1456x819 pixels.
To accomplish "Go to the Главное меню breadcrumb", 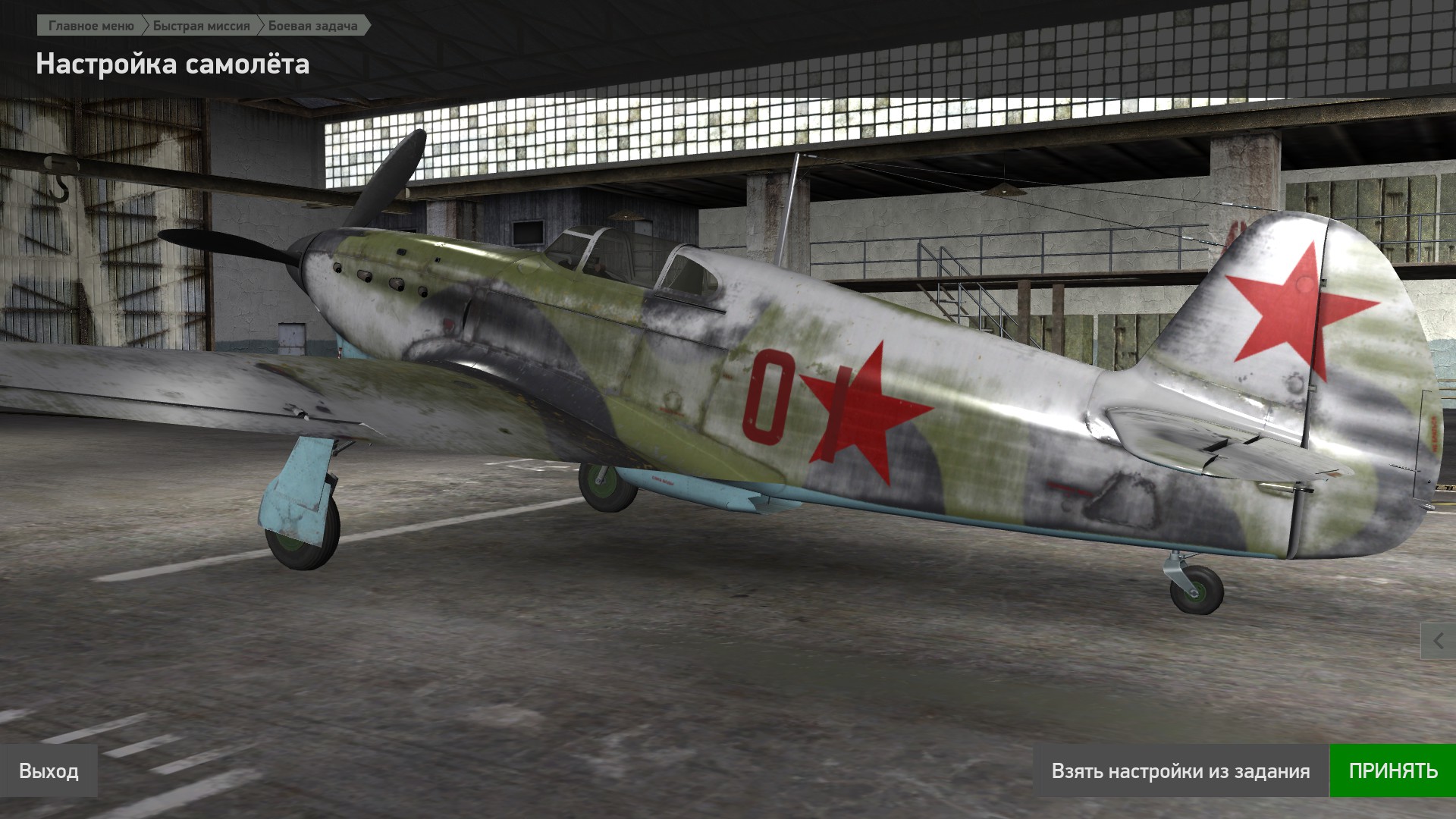I will coord(91,26).
